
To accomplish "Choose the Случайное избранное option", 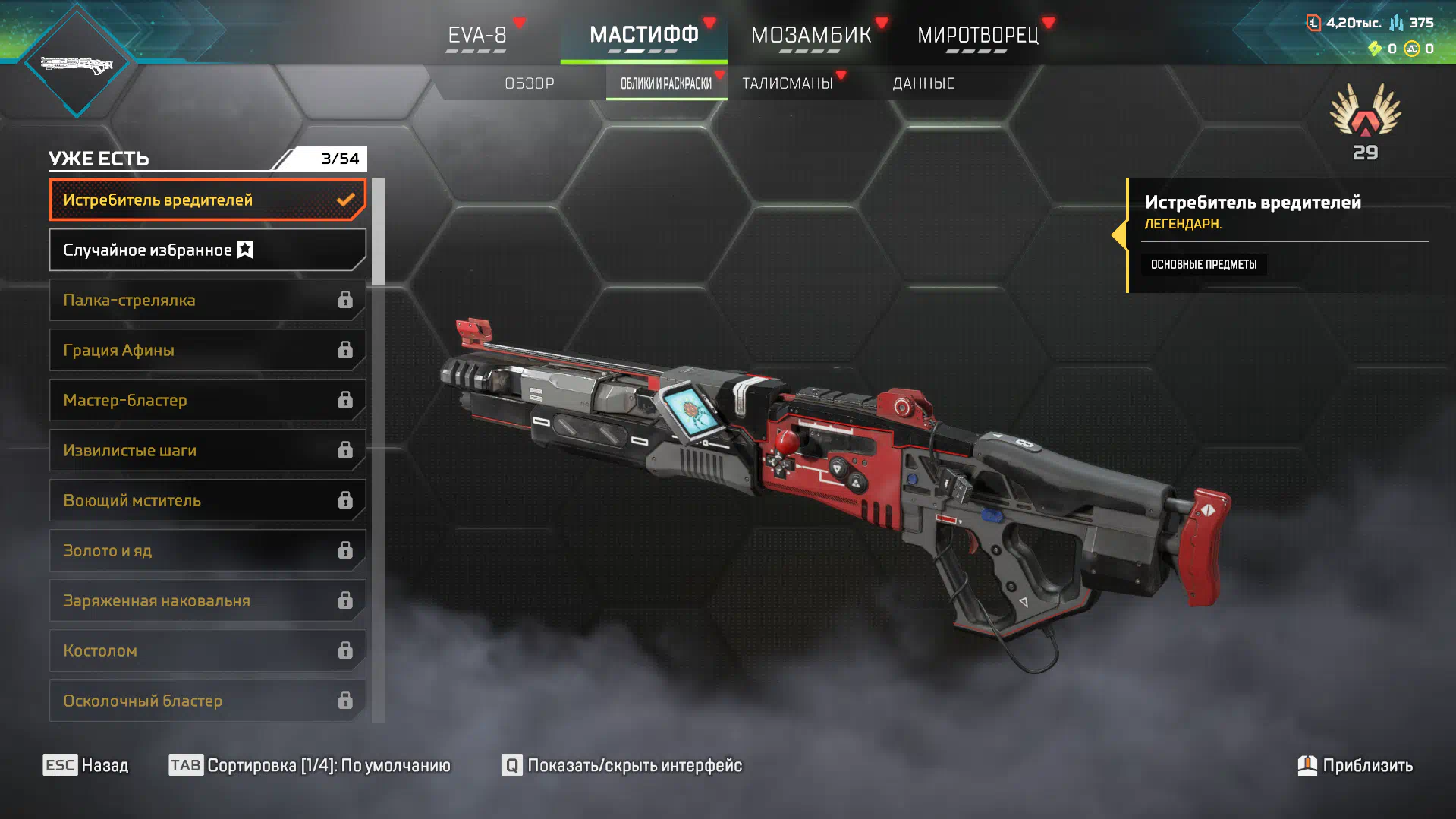I will [206, 250].
